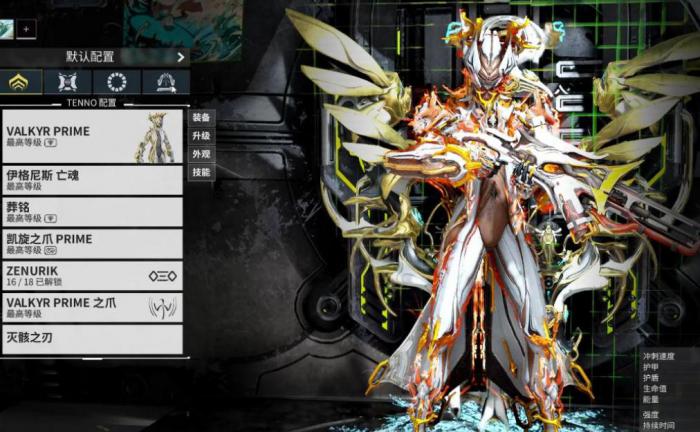This screenshot has width=700, height=432.
Task: Switch to the fourth loadout category tab
Action: click(166, 82)
